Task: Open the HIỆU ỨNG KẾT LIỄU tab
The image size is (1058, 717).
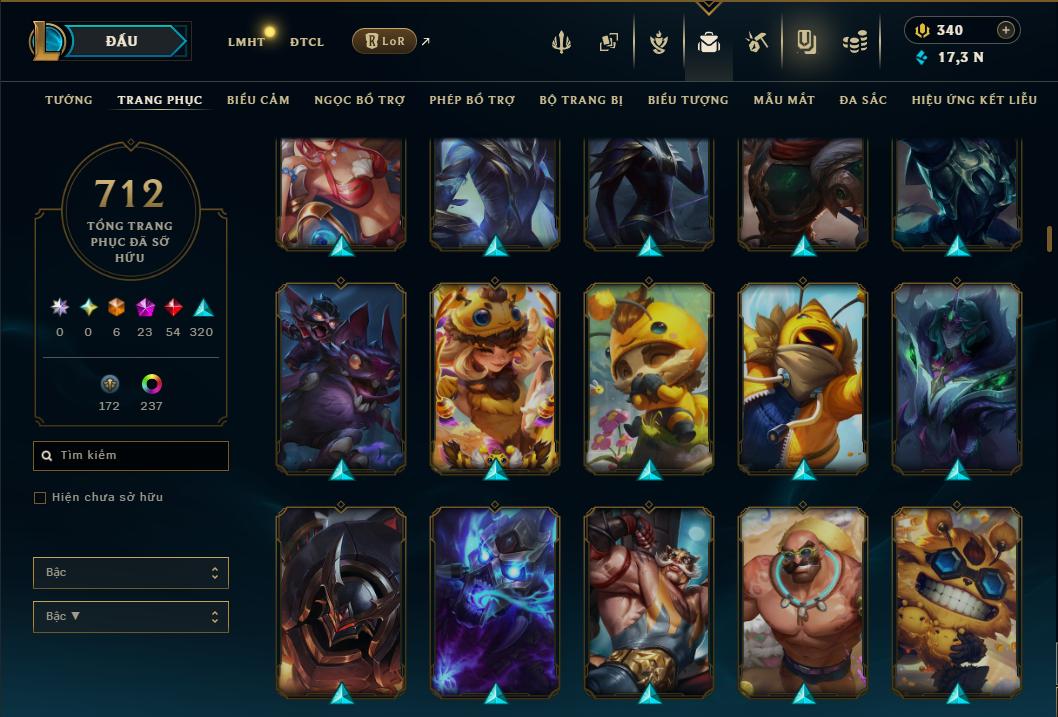Action: 974,100
